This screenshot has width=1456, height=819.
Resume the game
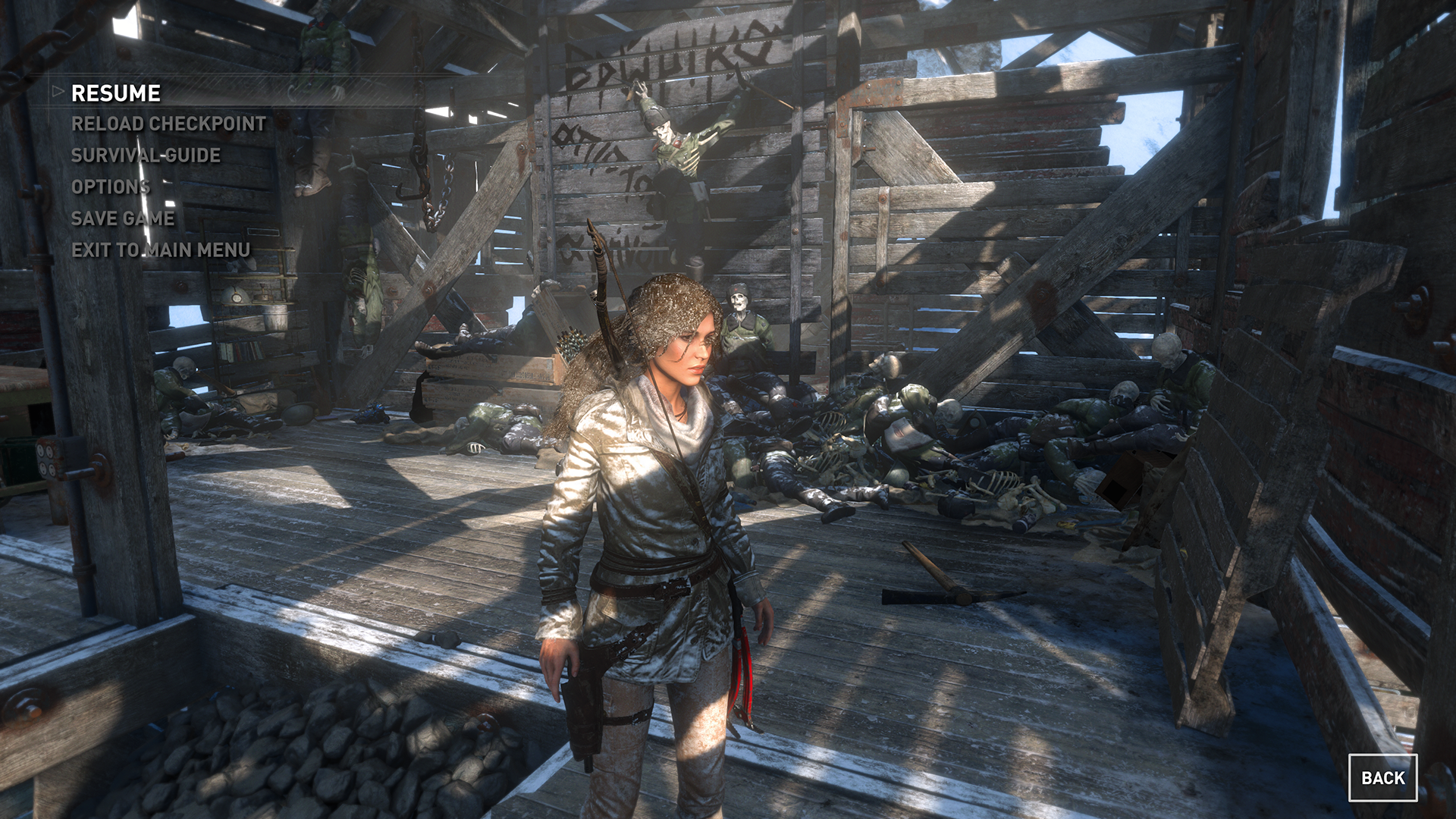tap(116, 93)
